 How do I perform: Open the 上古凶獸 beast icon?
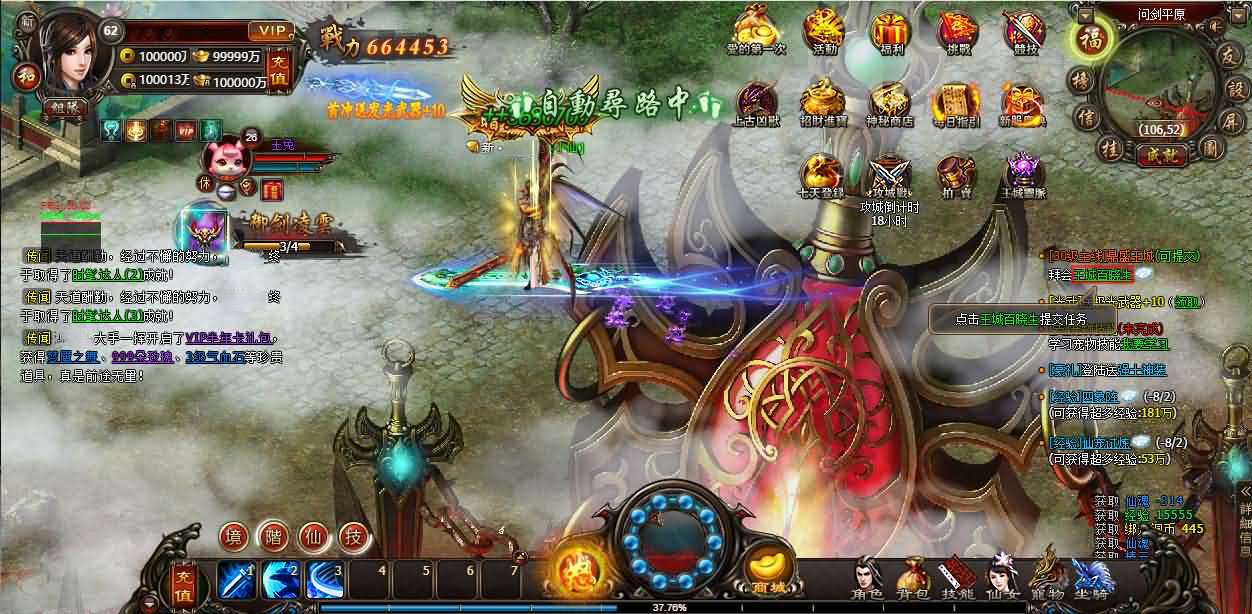(758, 101)
